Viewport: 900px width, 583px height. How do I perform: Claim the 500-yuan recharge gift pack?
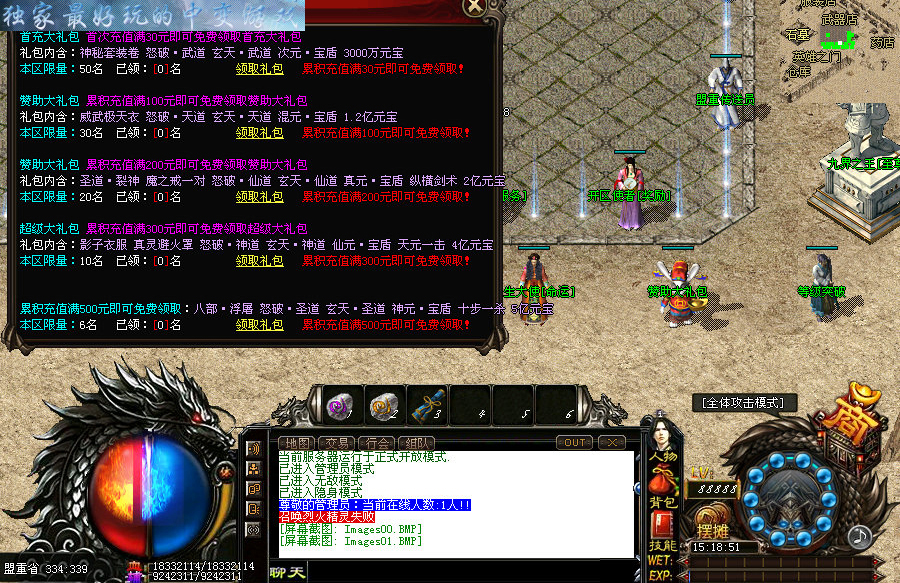[259, 325]
